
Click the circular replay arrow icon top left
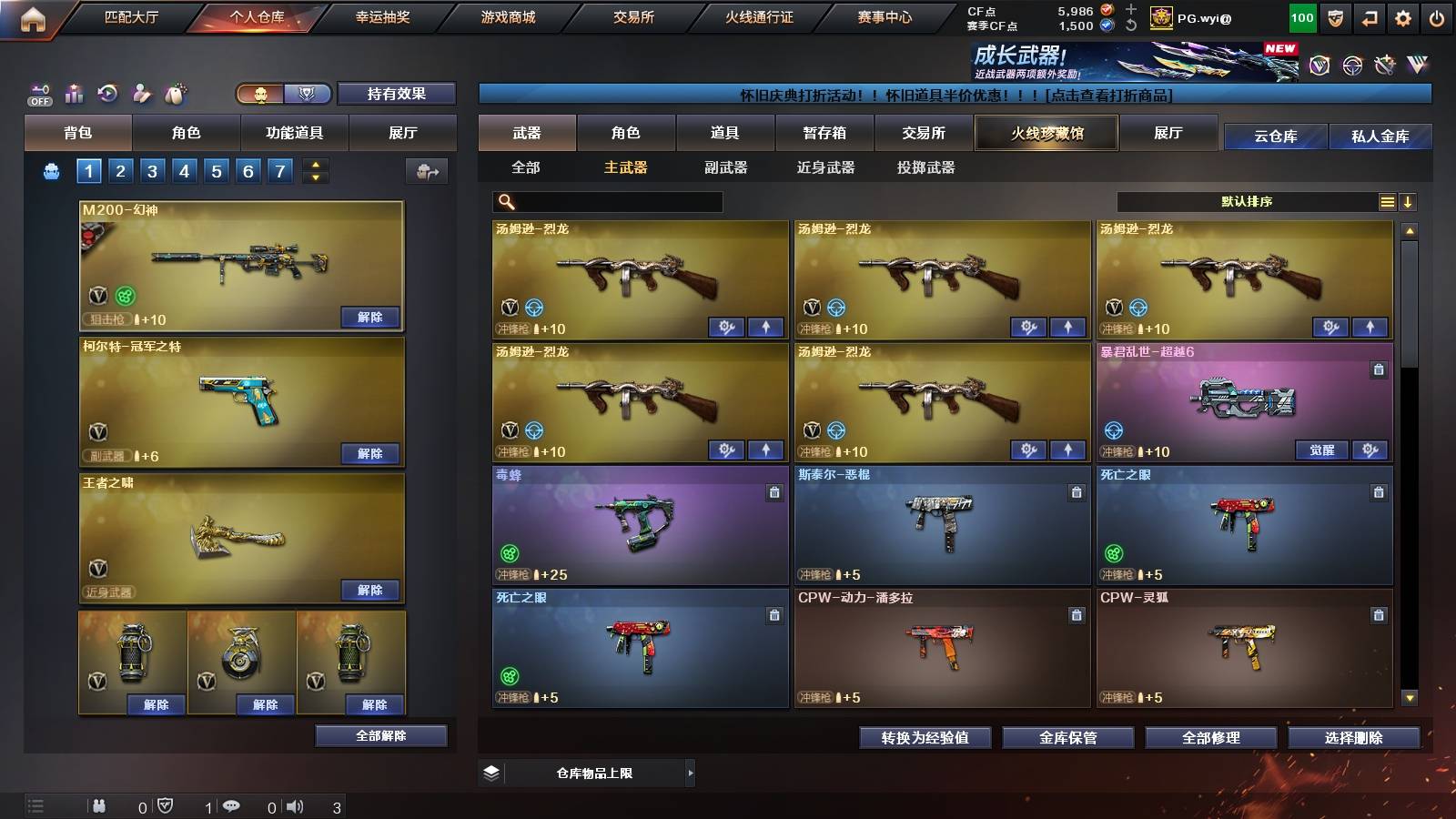pos(106,92)
